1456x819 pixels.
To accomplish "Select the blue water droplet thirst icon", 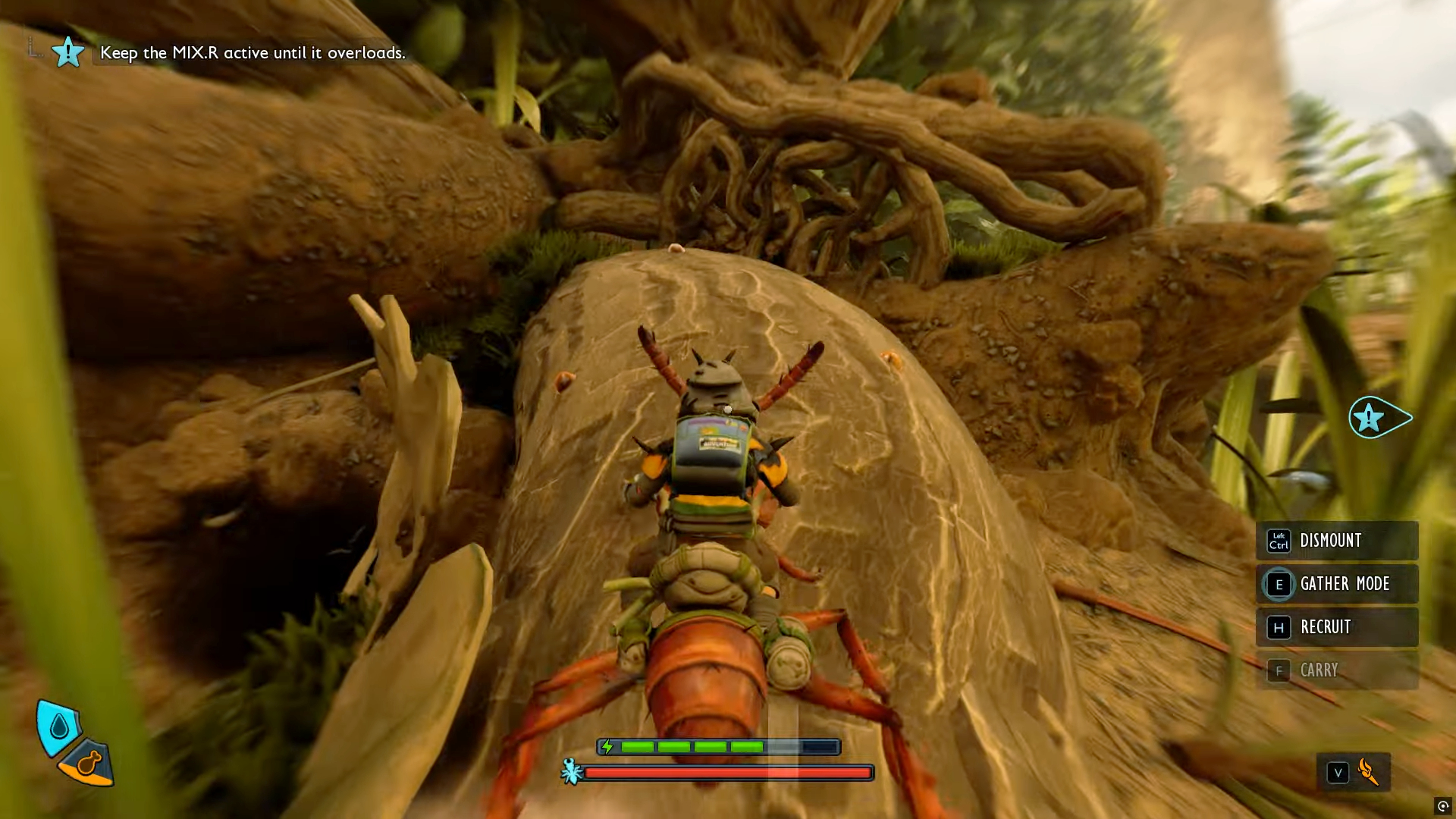I will [x=58, y=727].
